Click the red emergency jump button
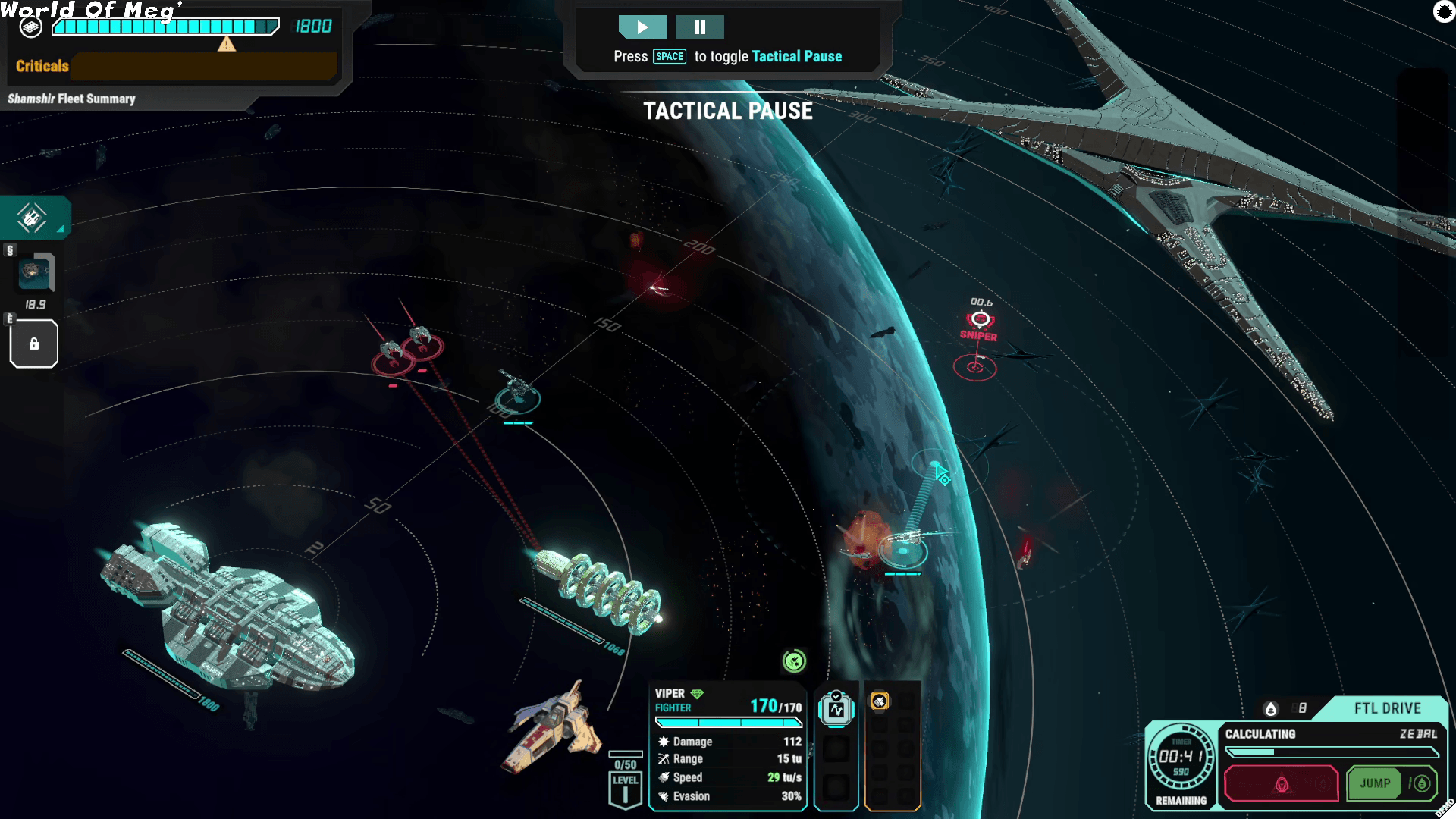 1281,783
